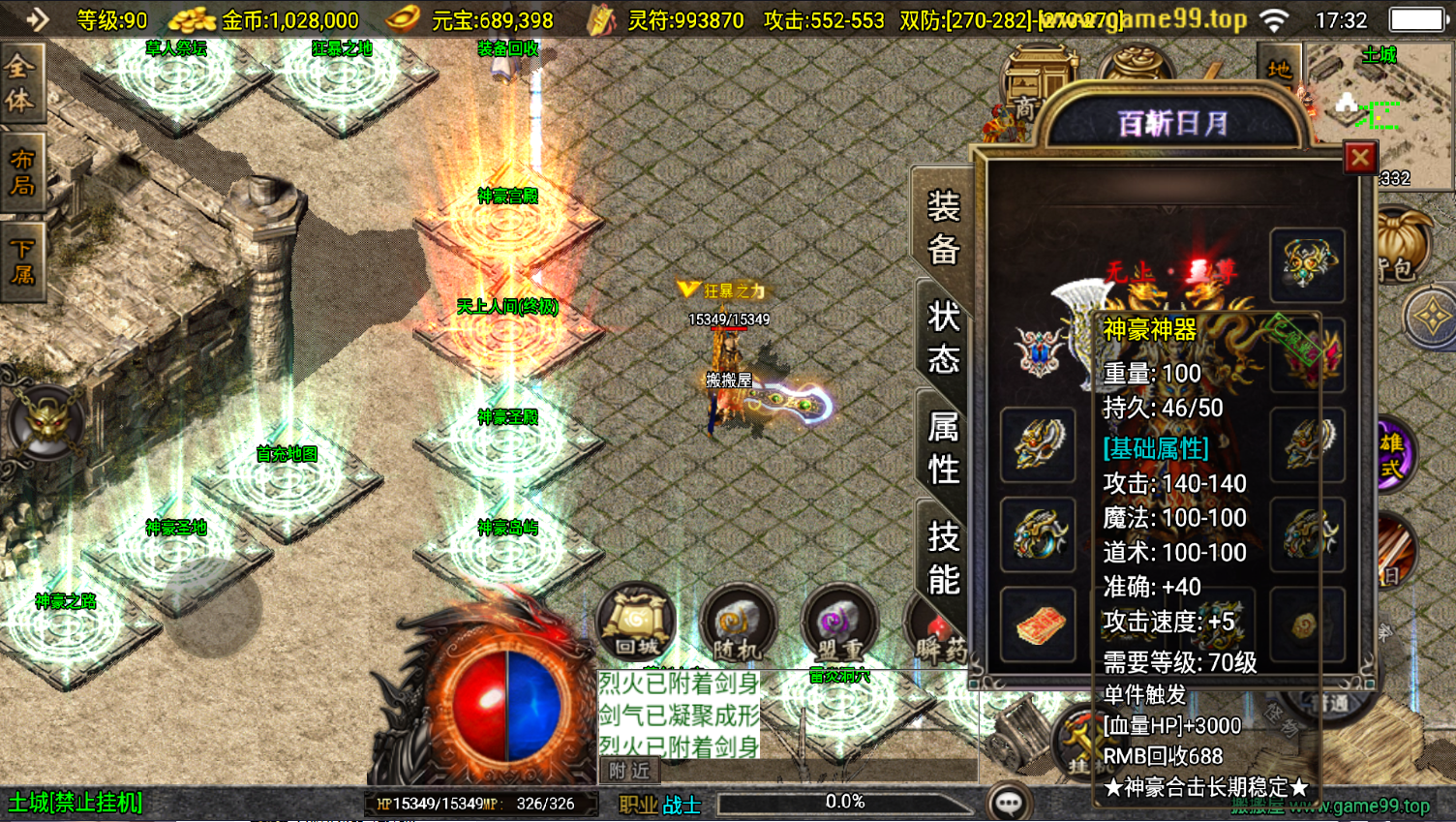Activate the 随机 random teleport stone

[x=739, y=624]
